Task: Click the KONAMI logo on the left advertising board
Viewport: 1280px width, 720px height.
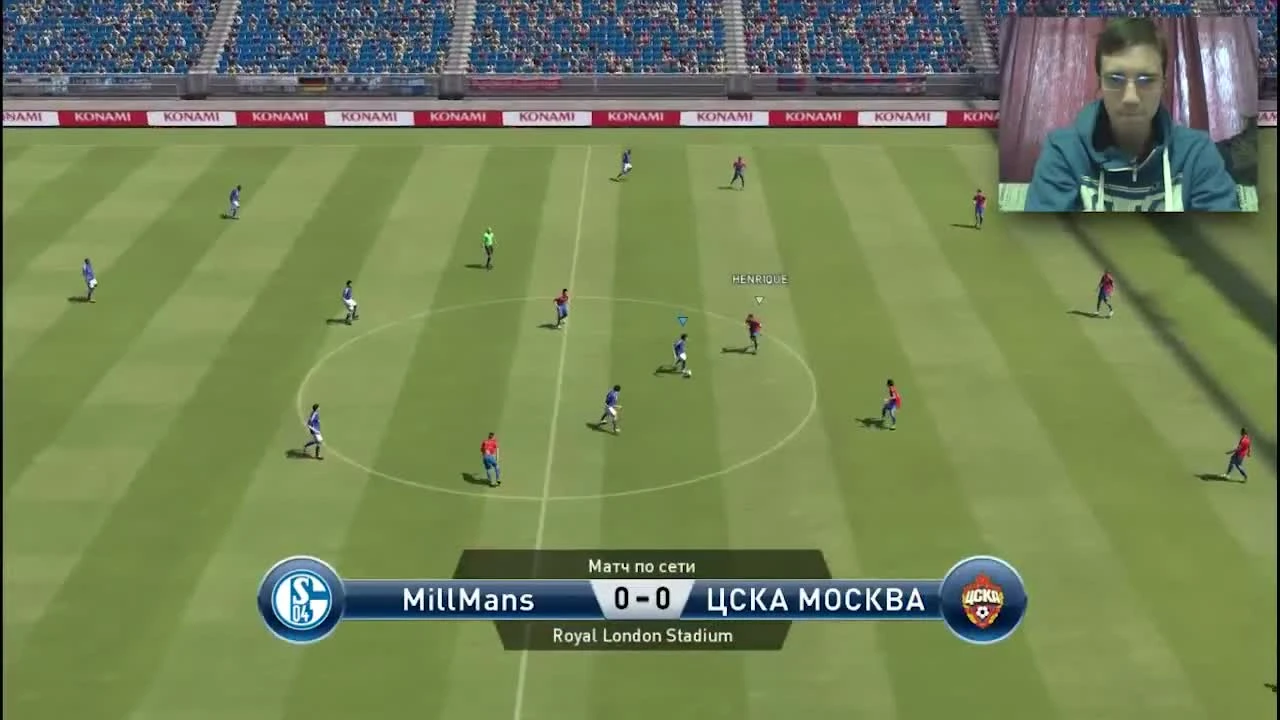Action: (x=103, y=115)
